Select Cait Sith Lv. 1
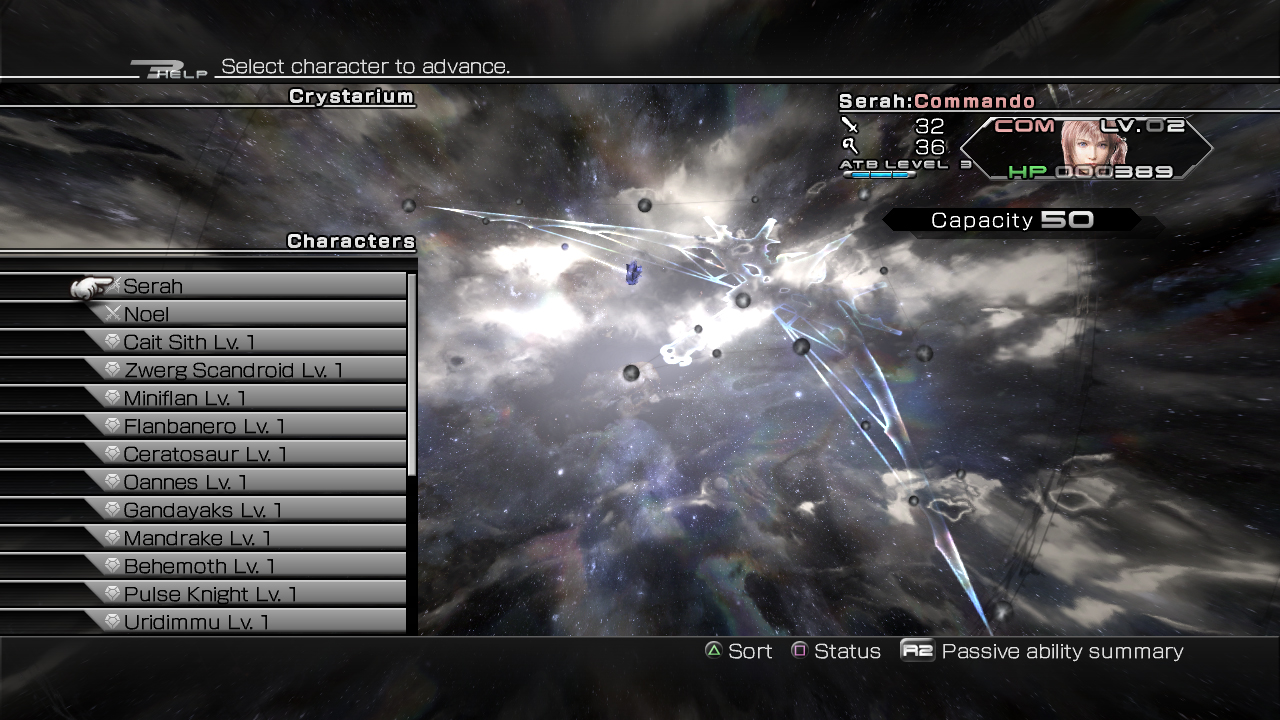The width and height of the screenshot is (1280, 720). (240, 342)
